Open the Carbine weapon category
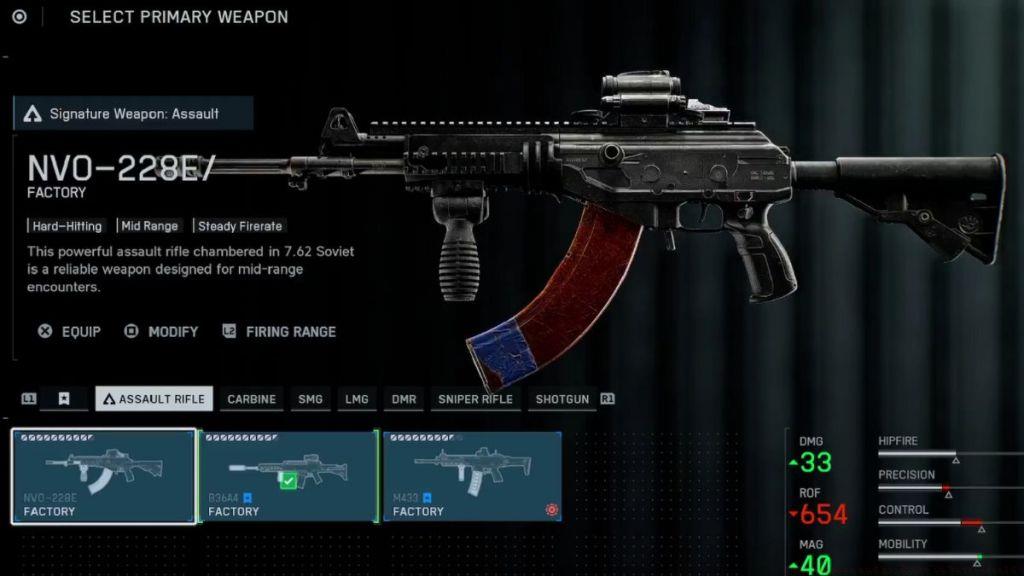The width and height of the screenshot is (1024, 576). click(251, 399)
